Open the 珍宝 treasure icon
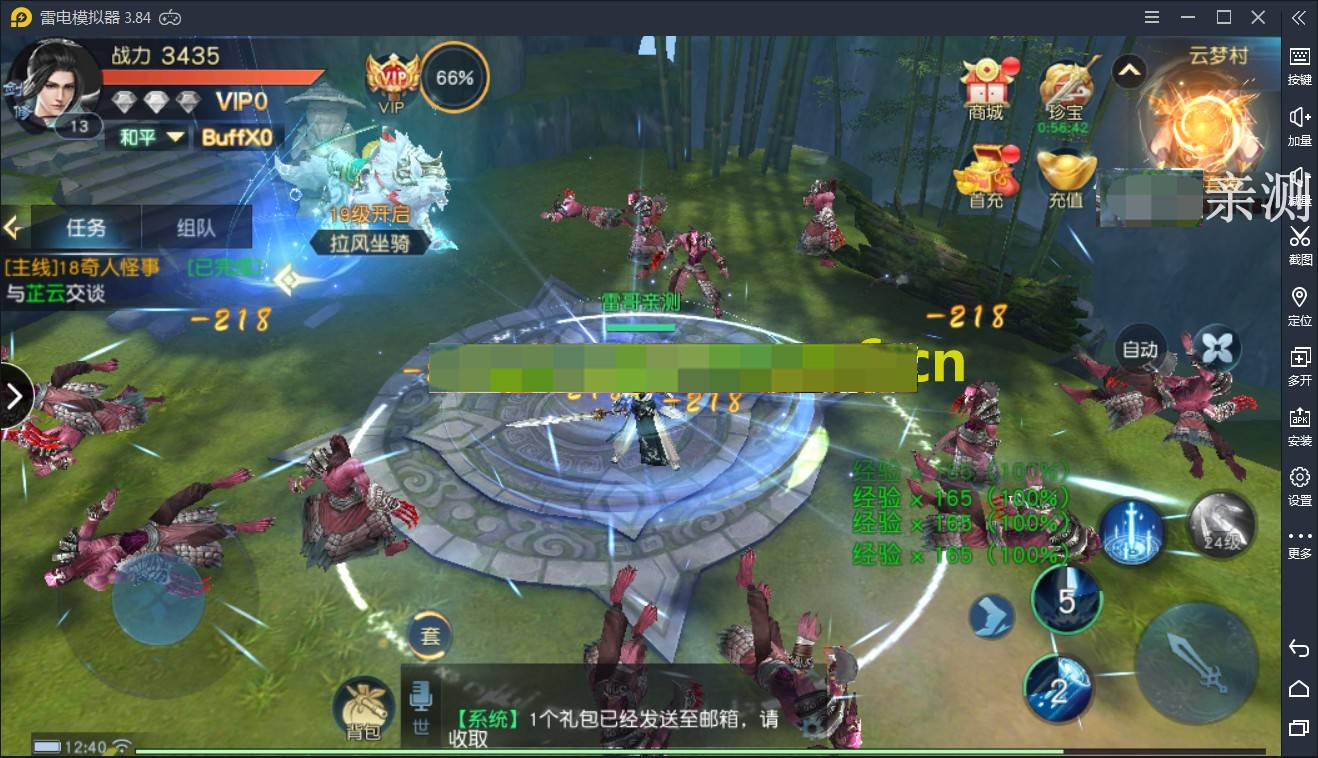1318x758 pixels. tap(1066, 85)
